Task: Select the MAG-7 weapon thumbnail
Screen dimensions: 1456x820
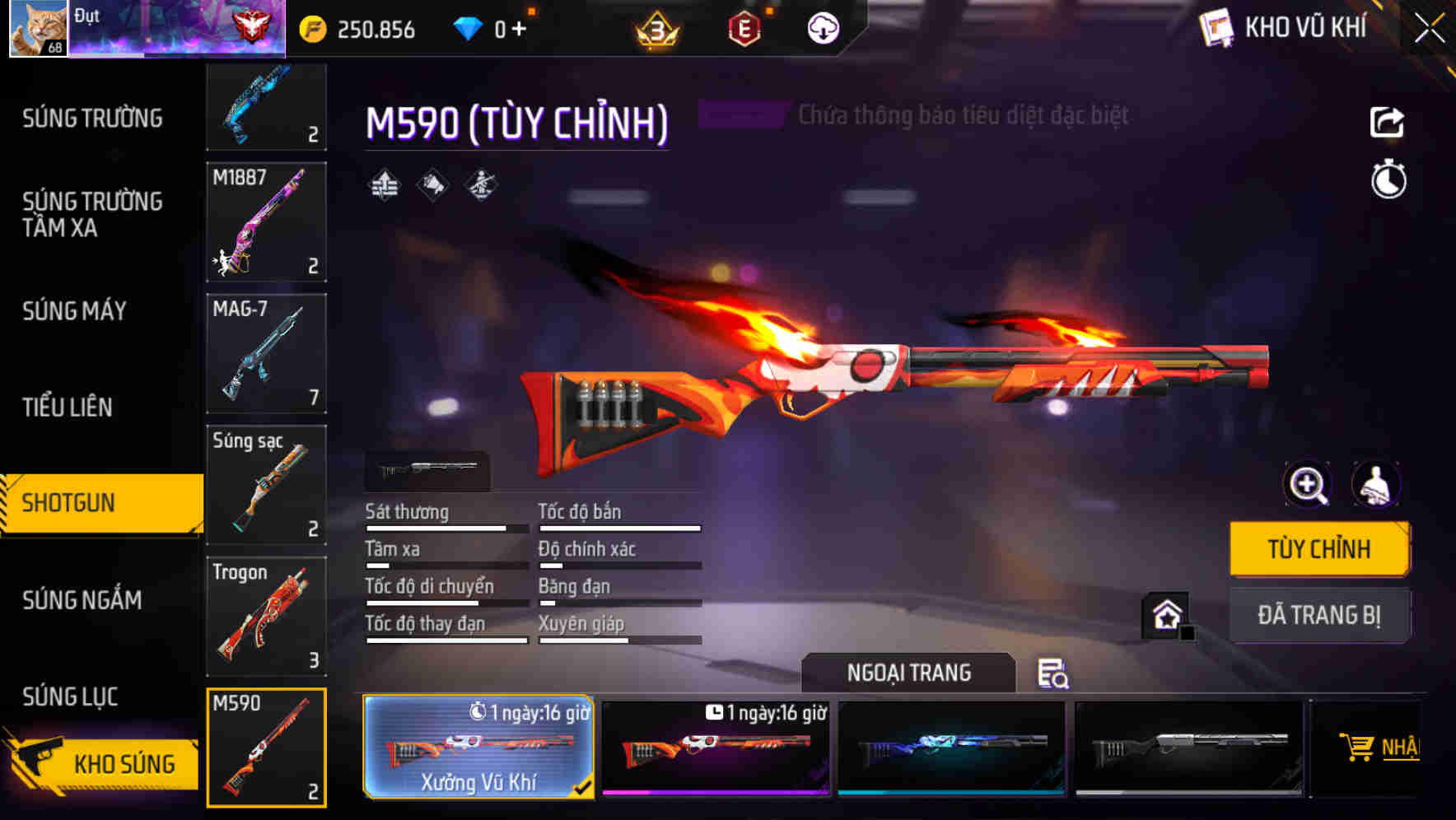Action: coord(265,352)
